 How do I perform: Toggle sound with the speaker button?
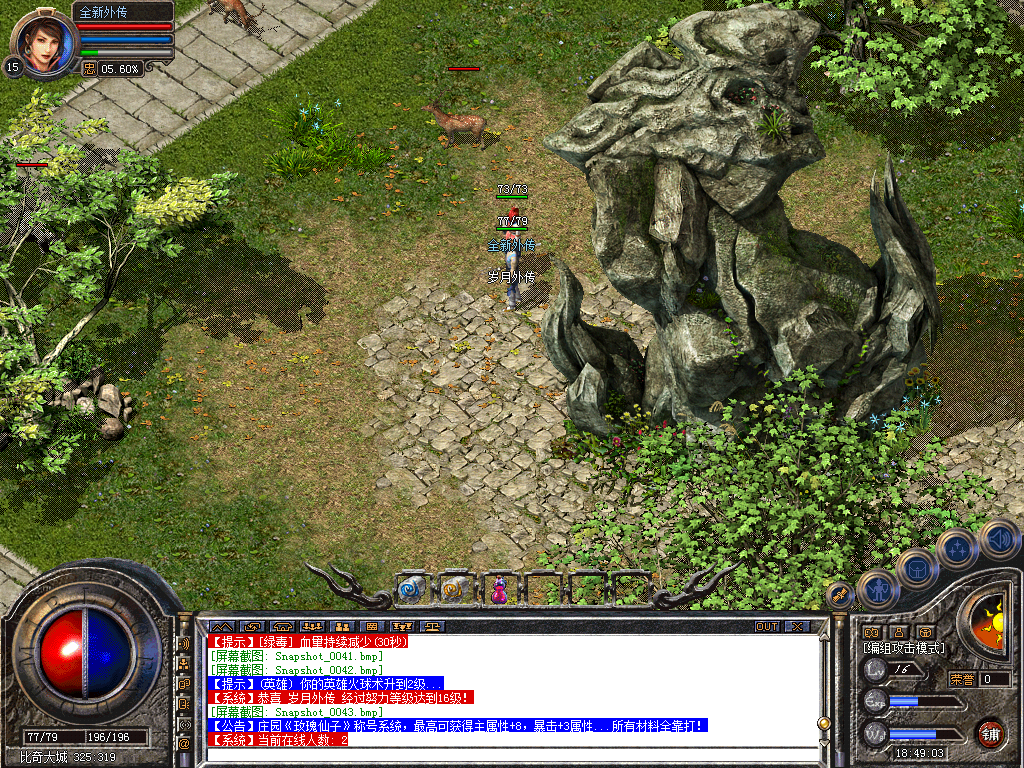999,539
